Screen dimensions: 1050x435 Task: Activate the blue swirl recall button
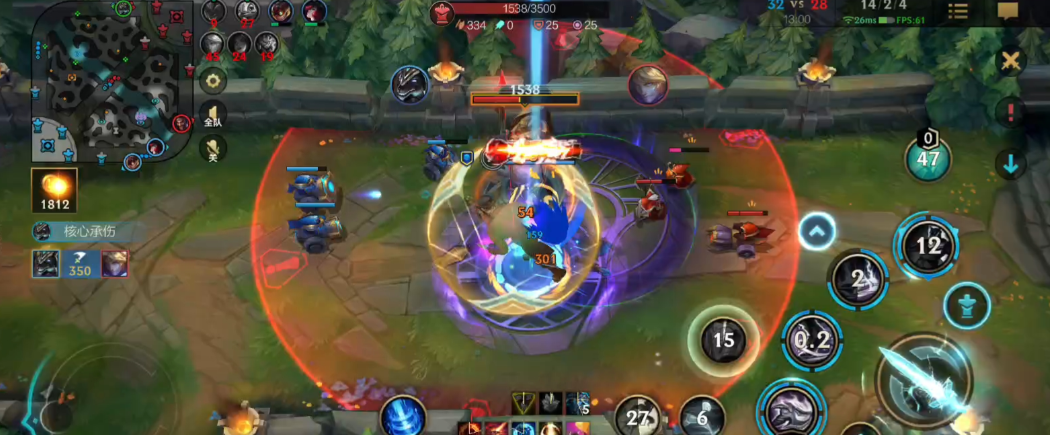coord(404,416)
